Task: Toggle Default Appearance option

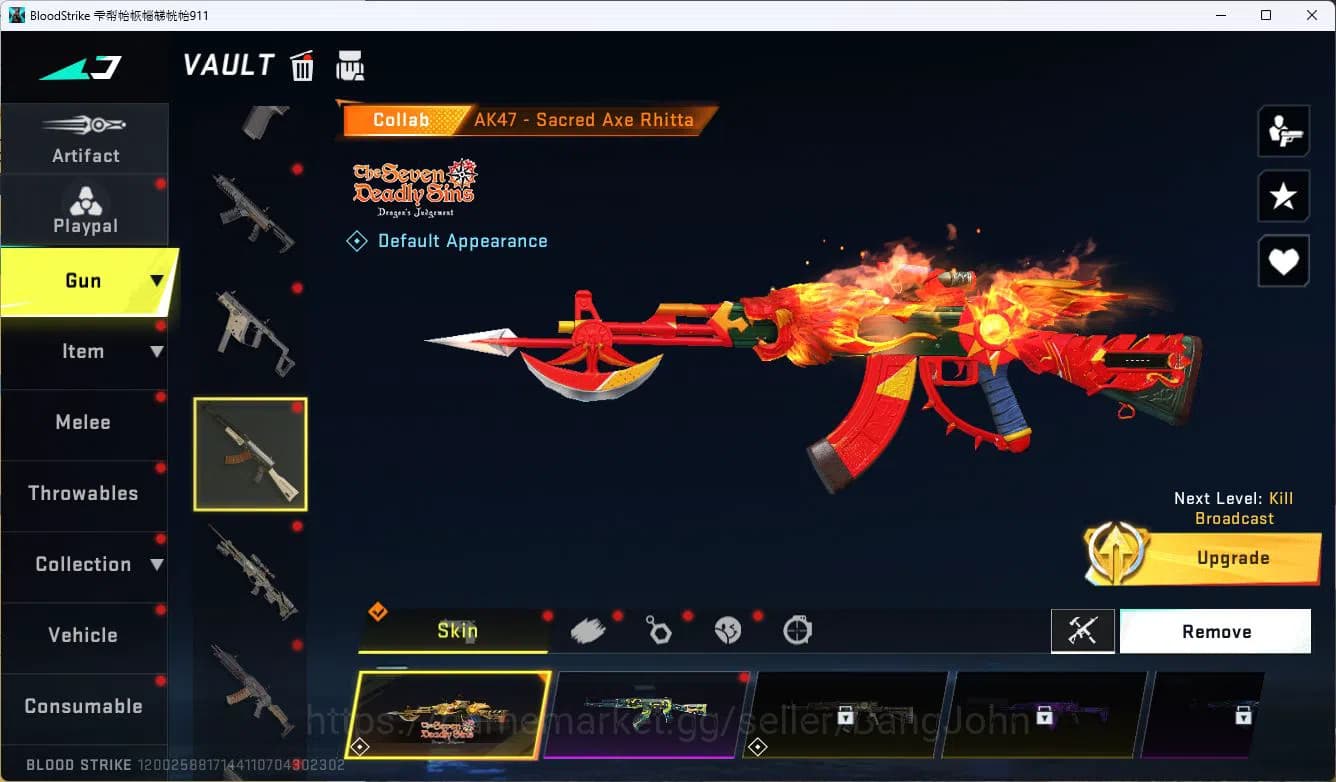Action: tap(447, 240)
